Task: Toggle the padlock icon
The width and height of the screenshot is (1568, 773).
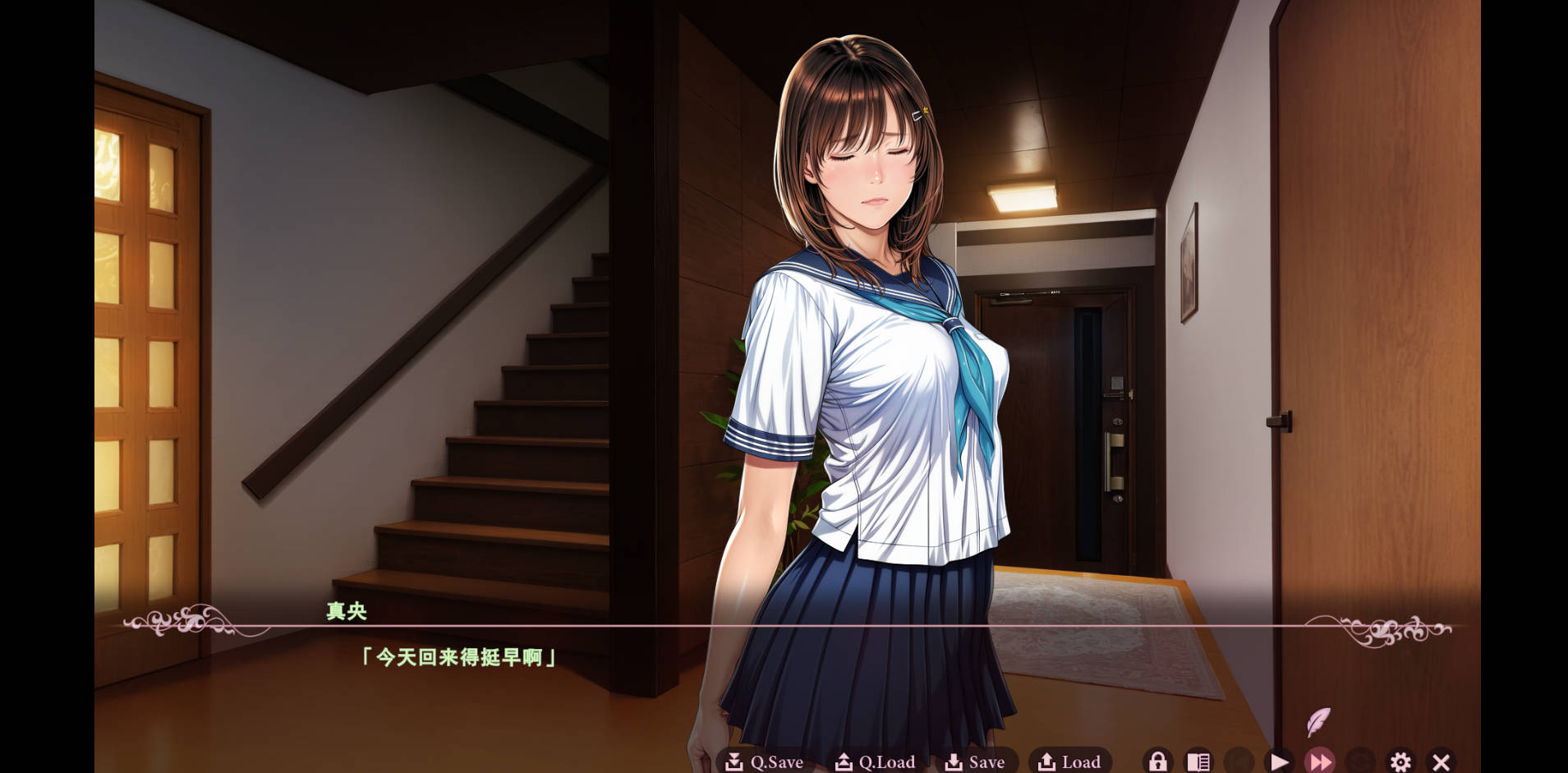Action: click(x=1157, y=761)
